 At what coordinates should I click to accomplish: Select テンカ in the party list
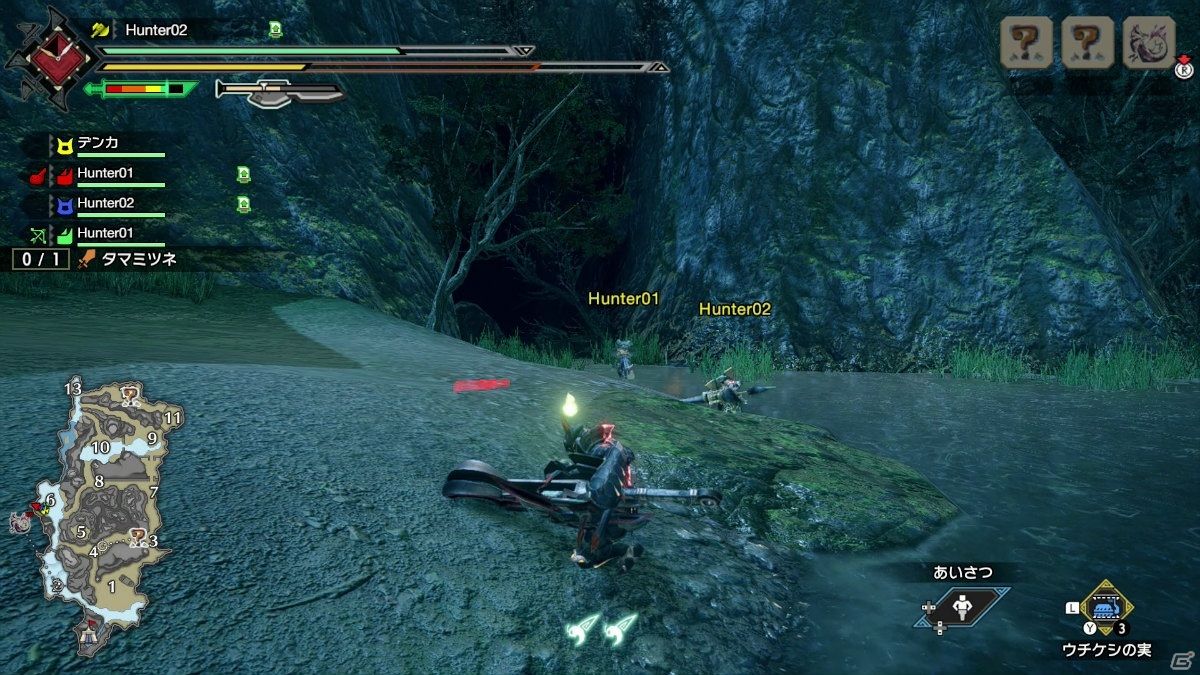(x=97, y=143)
